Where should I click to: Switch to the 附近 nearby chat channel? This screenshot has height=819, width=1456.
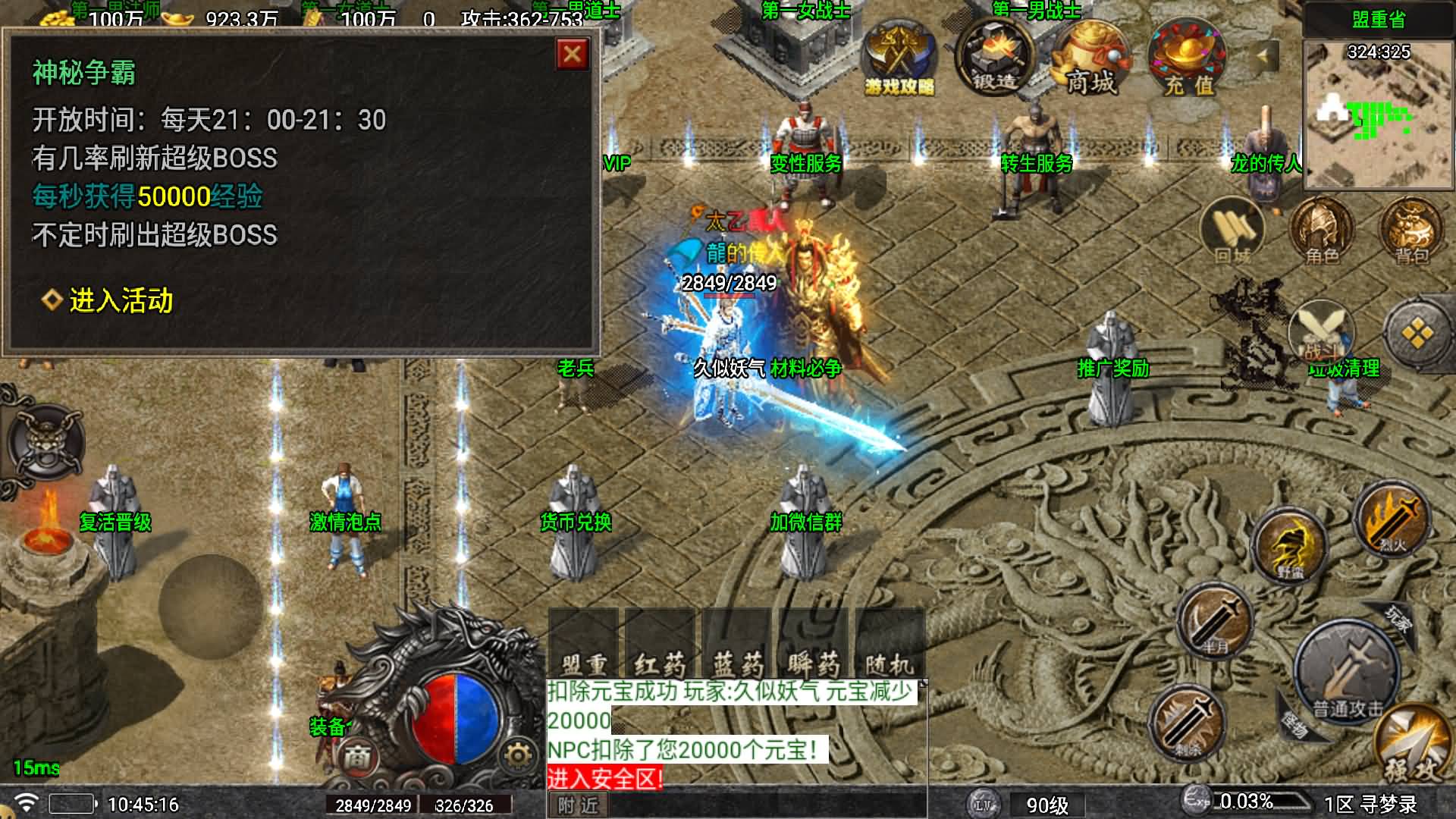579,805
